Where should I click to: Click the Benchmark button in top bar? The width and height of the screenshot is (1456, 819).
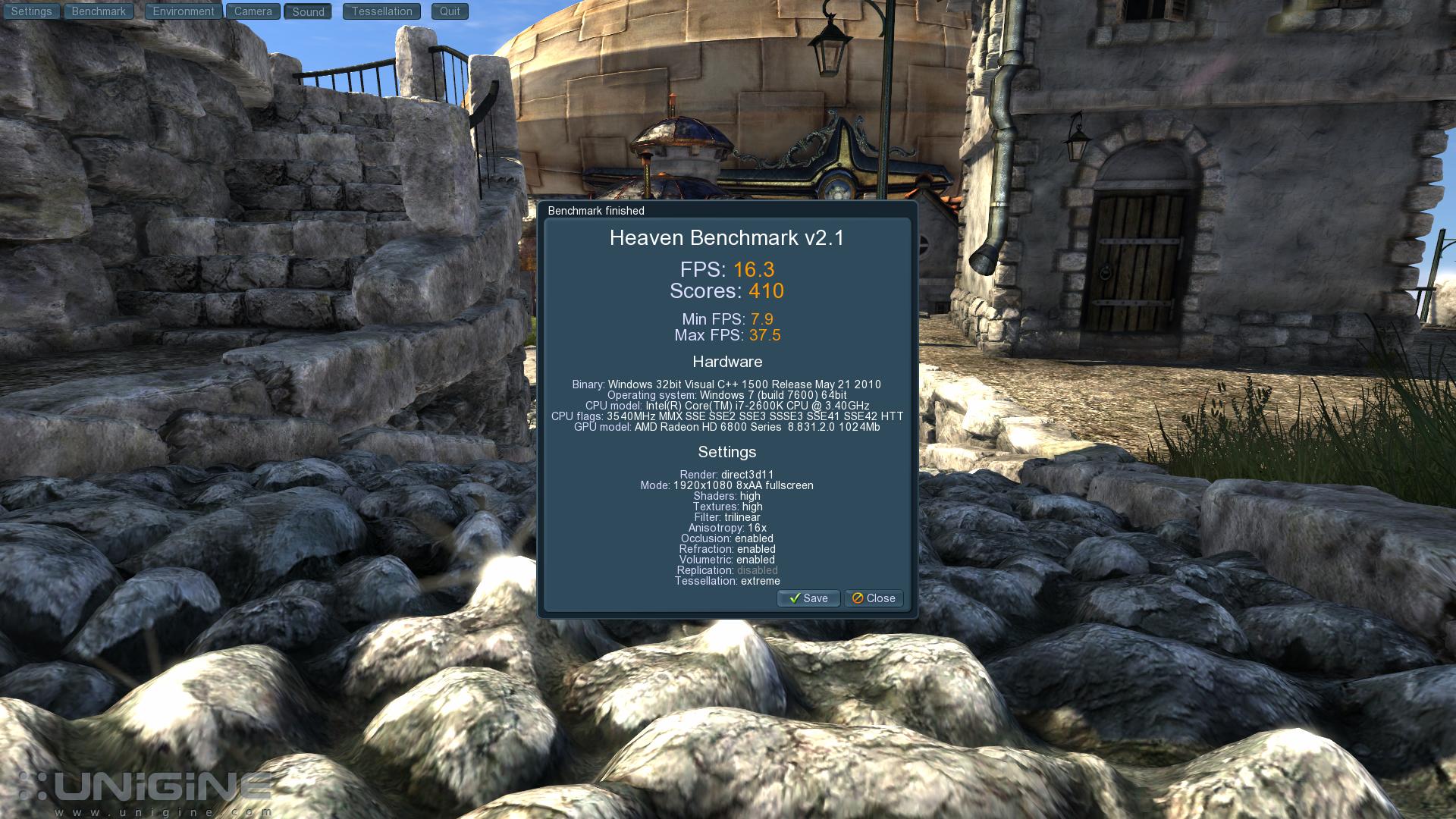(x=99, y=11)
